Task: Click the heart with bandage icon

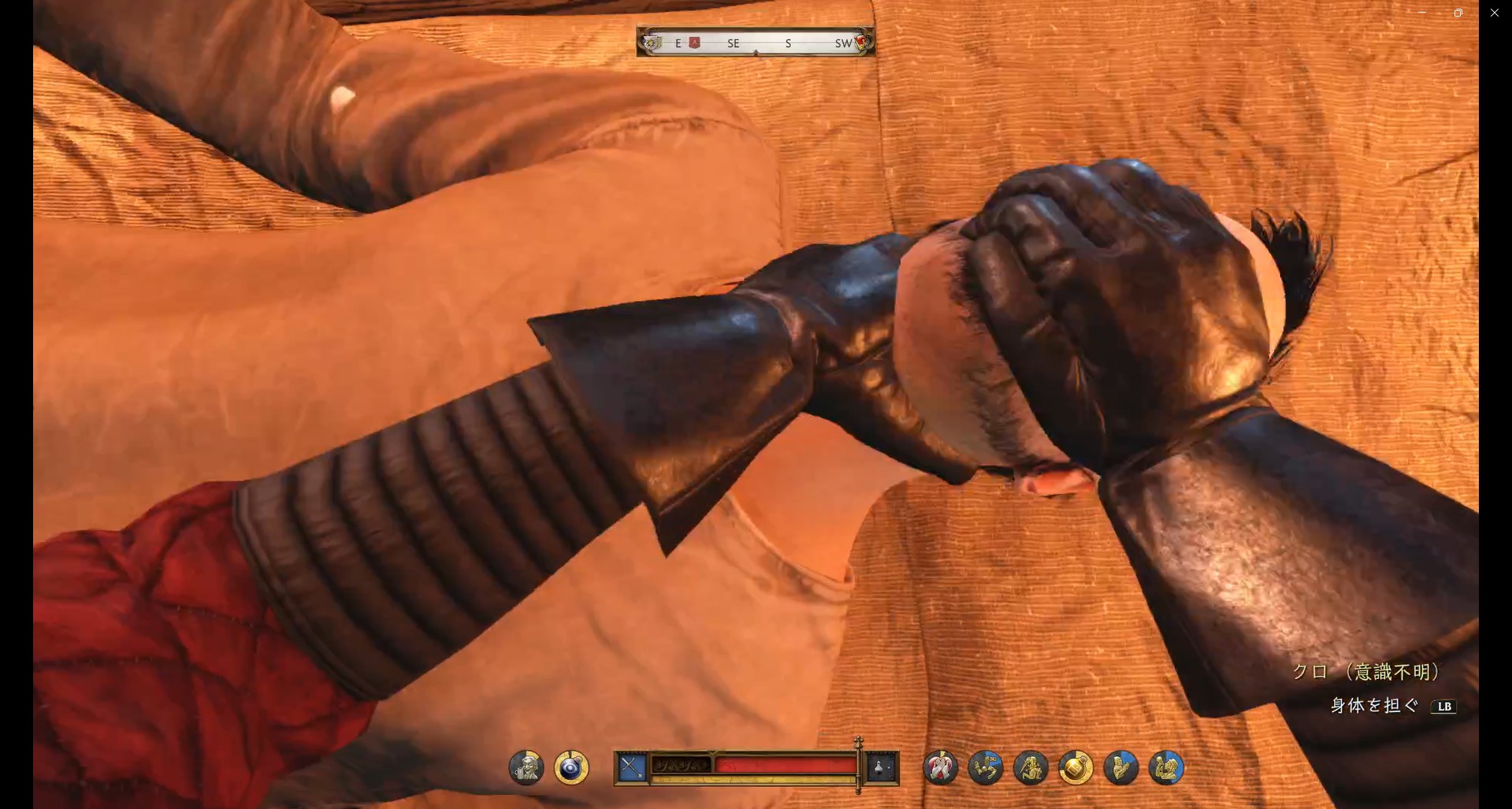Action: click(941, 767)
